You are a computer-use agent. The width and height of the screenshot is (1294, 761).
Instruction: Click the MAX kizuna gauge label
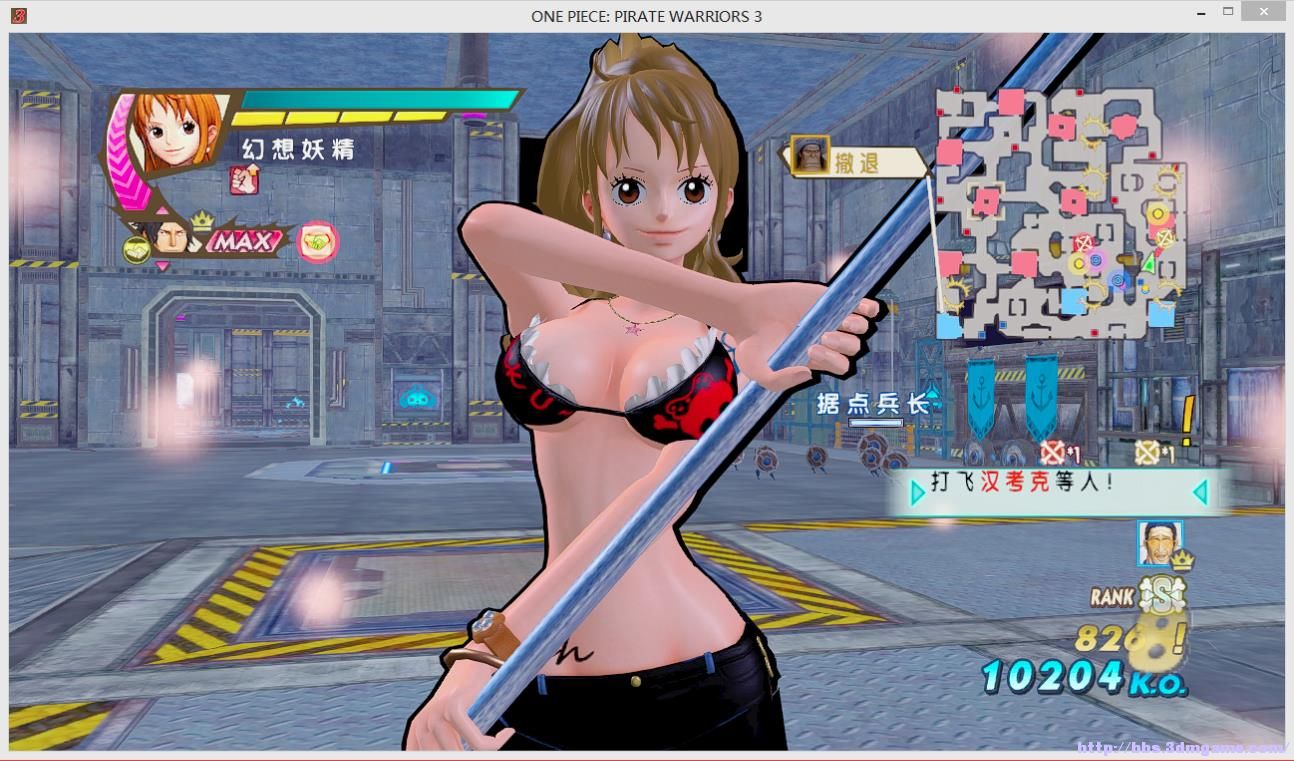tap(244, 242)
